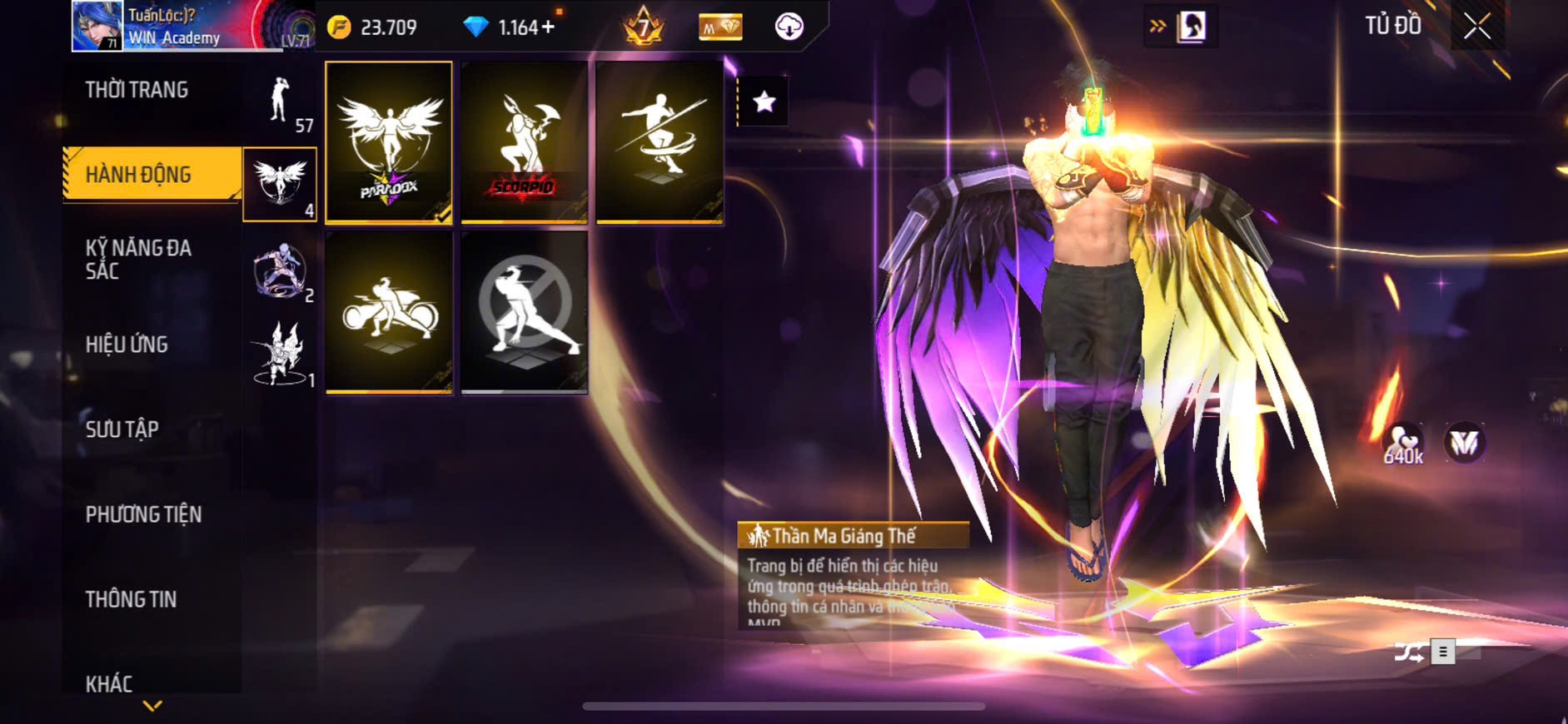Open the player profile avatar
This screenshot has height=724, width=1568.
97,26
